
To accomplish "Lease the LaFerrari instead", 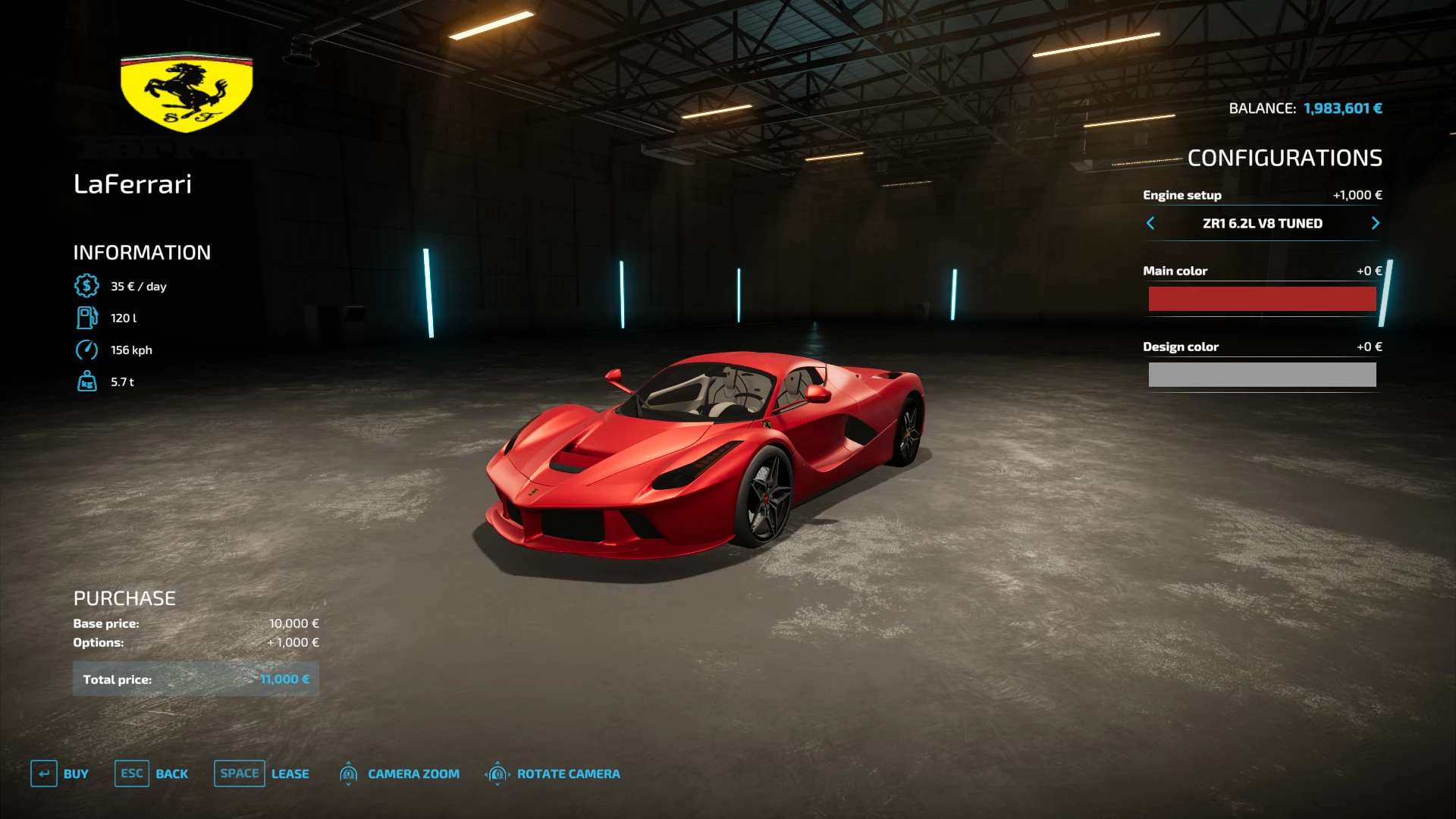I will pos(262,773).
